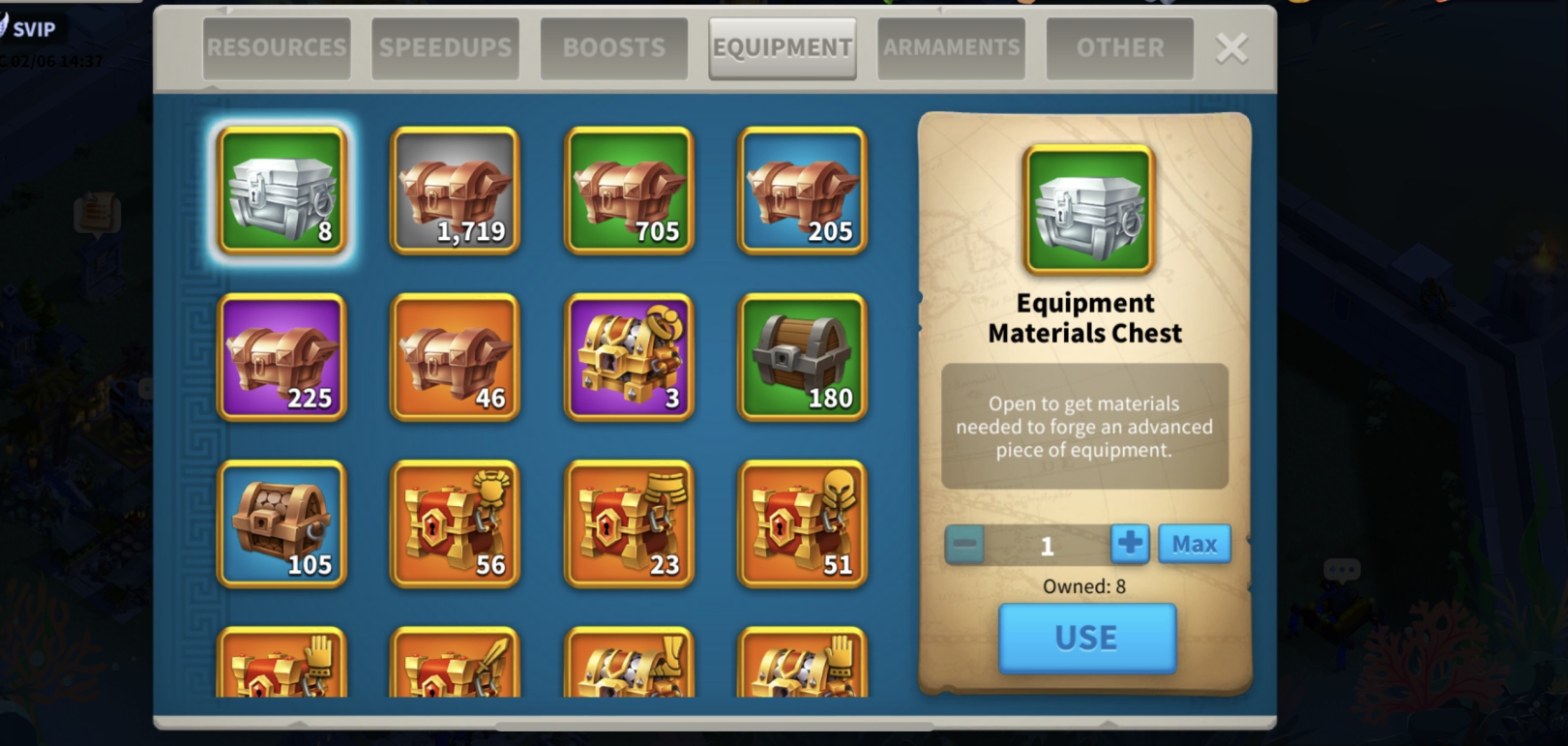The height and width of the screenshot is (746, 1568).
Task: Select the golden chest with 3 count
Action: 629,357
